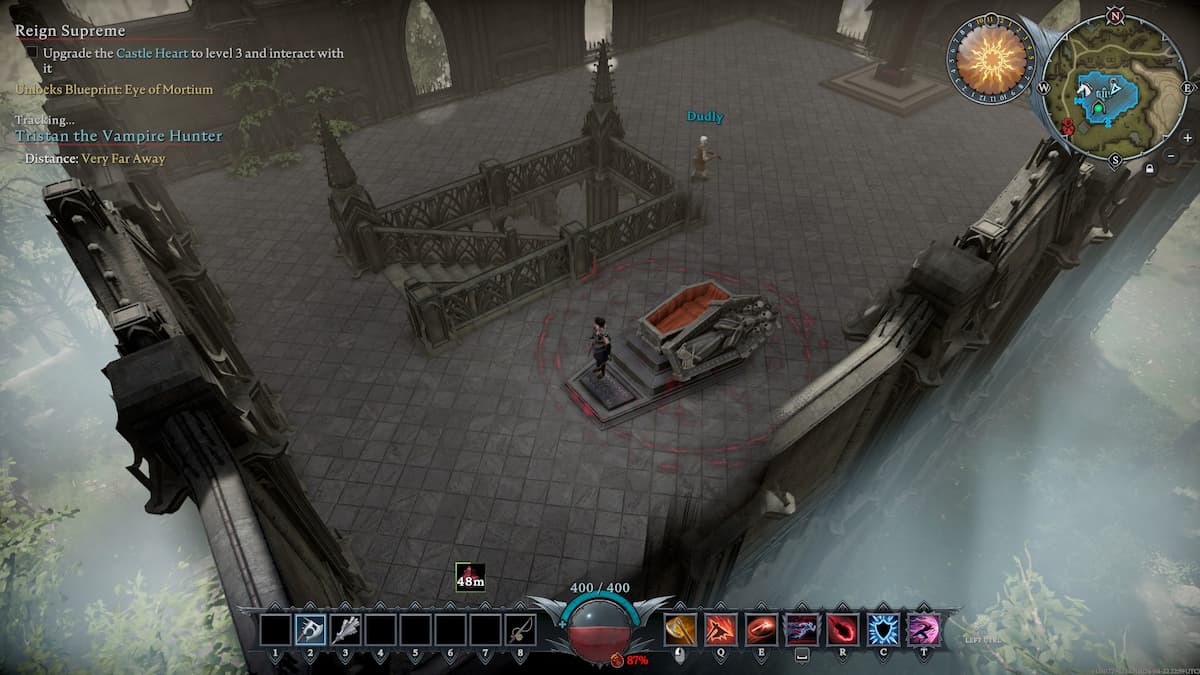Zoom out the minimap with minus button
The height and width of the screenshot is (675, 1200).
click(1171, 156)
